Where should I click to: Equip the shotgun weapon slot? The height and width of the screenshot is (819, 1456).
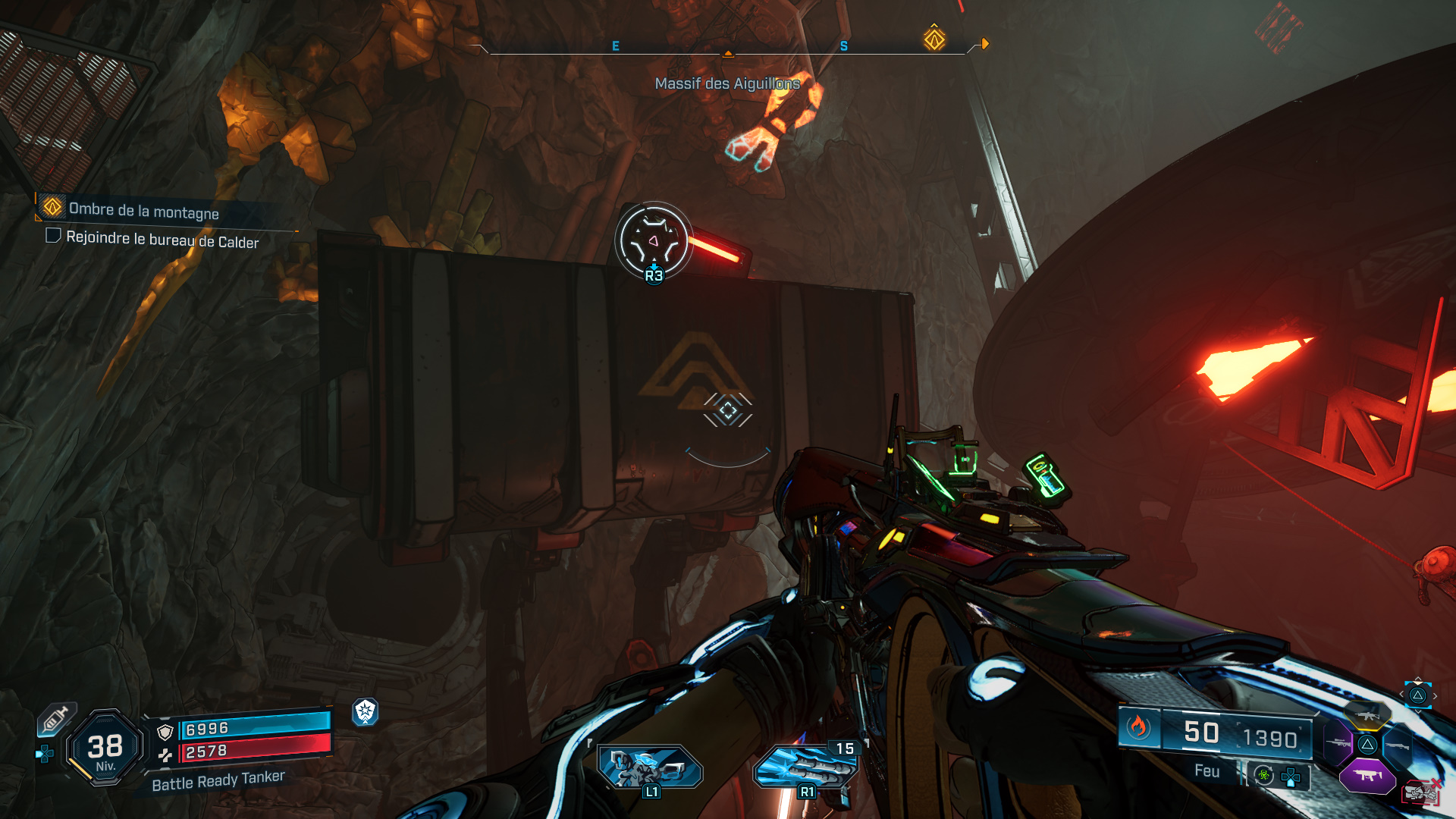click(x=1397, y=746)
